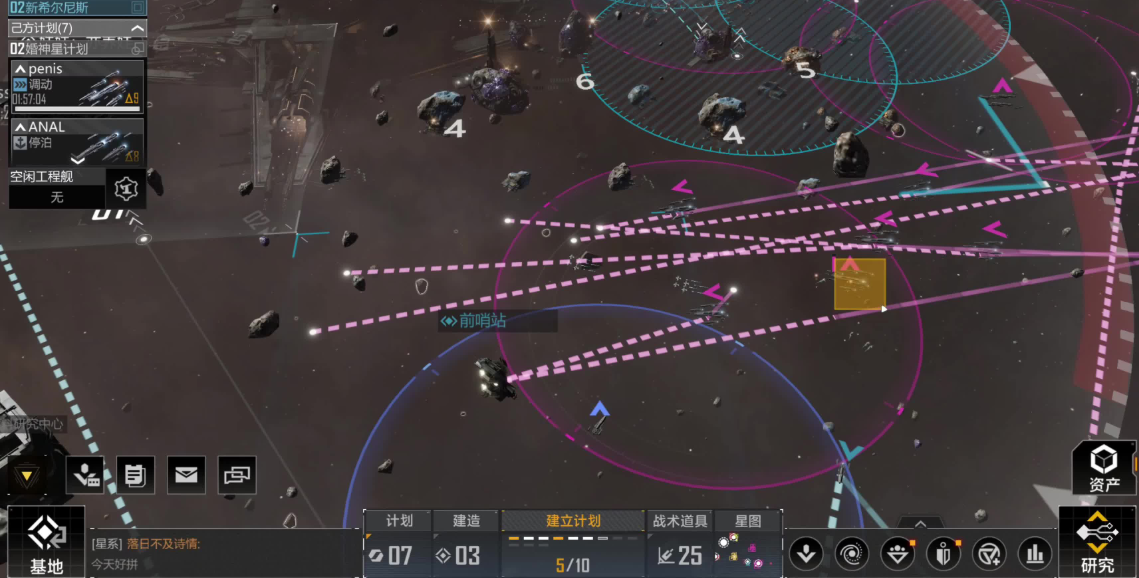Select the 计划 plans counter
The image size is (1139, 578).
399,546
